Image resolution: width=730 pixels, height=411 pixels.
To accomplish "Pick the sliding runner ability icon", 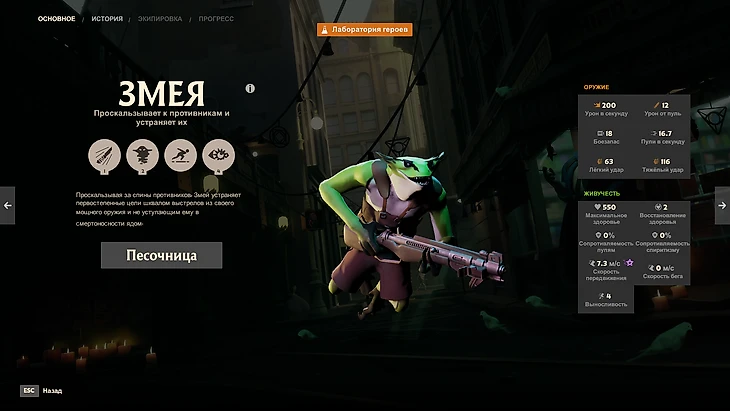I will pos(180,155).
